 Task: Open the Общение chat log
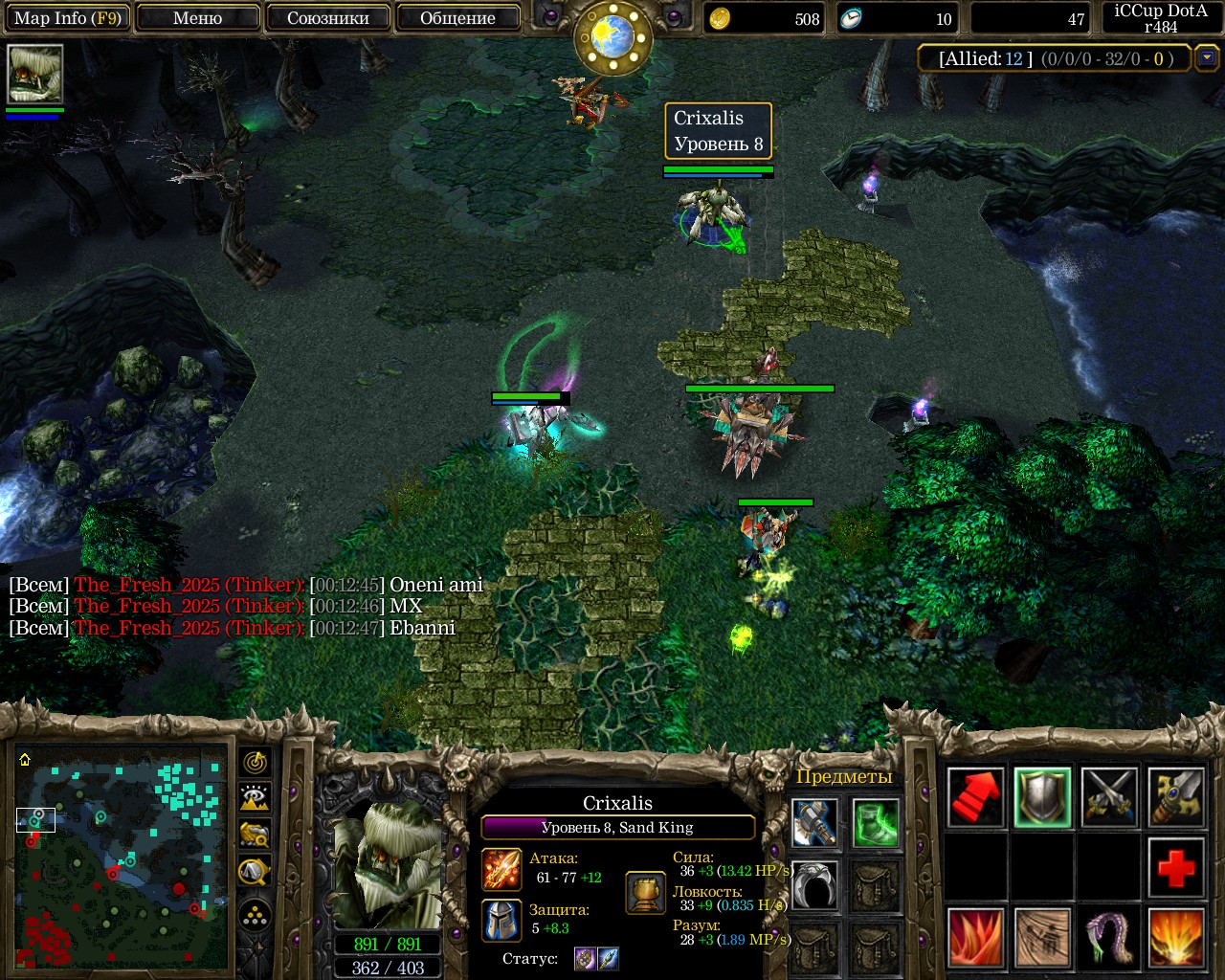pyautogui.click(x=457, y=18)
